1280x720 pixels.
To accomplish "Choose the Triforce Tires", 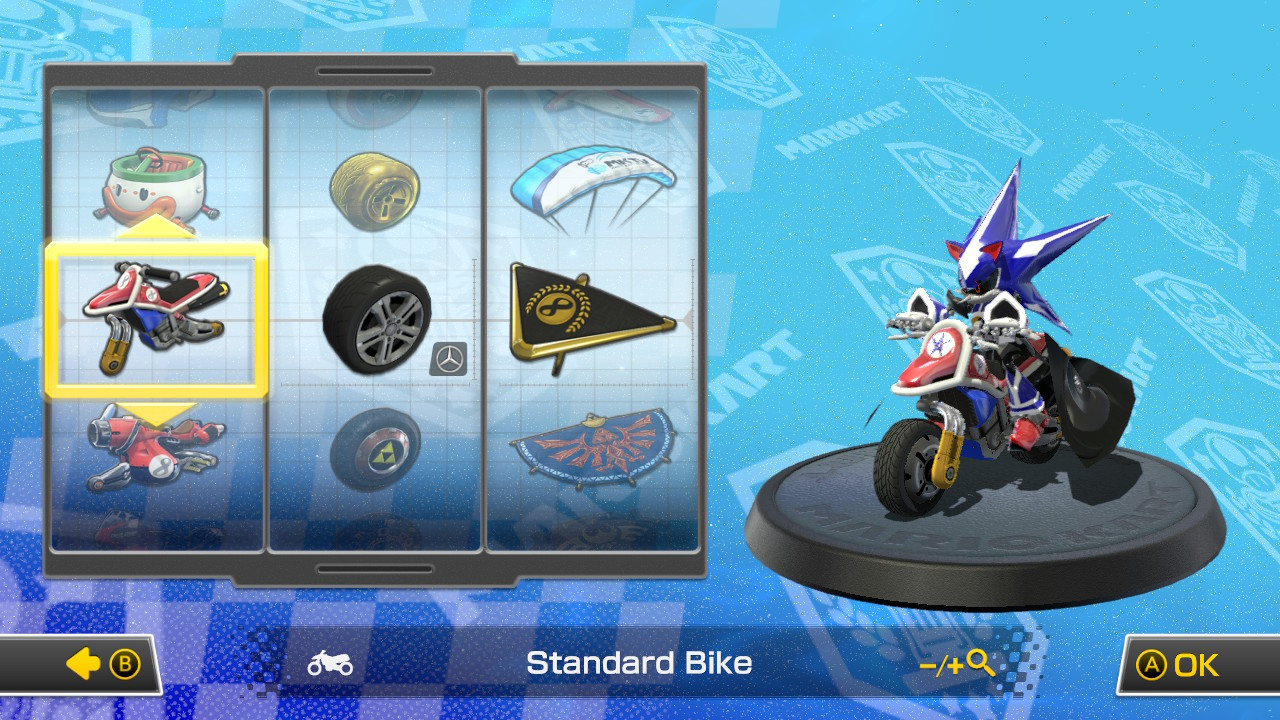I will [x=375, y=450].
